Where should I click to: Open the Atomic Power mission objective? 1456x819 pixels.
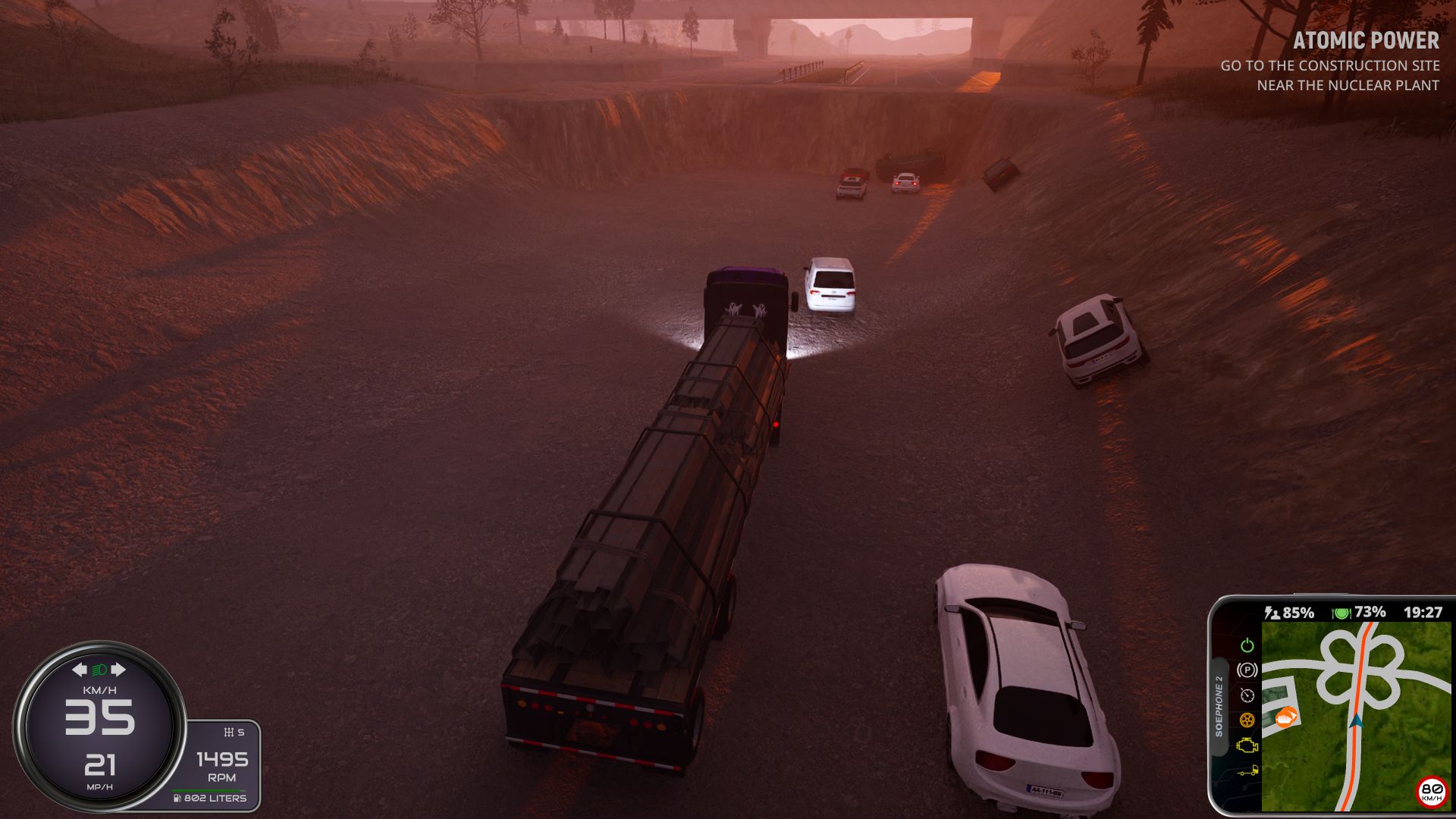pos(1365,41)
